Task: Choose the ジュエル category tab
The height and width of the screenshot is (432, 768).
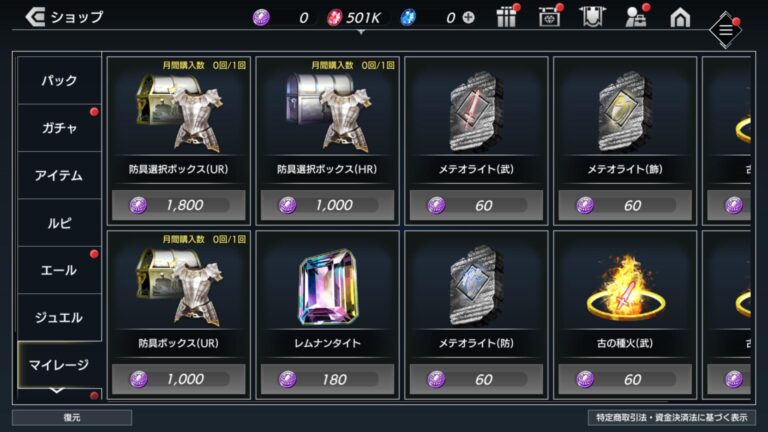Action: click(x=58, y=318)
